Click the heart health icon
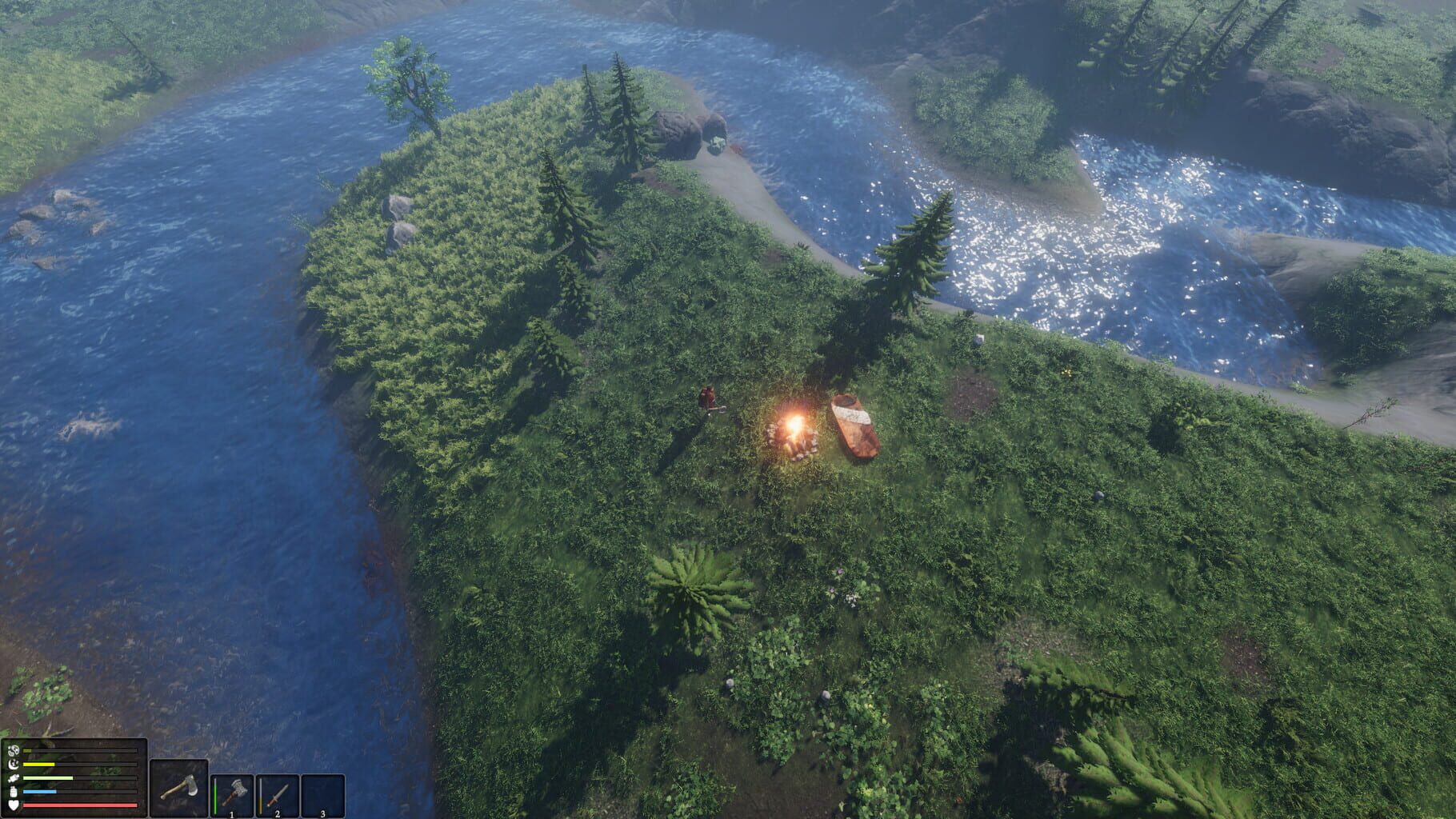The width and height of the screenshot is (1456, 819). [x=14, y=805]
